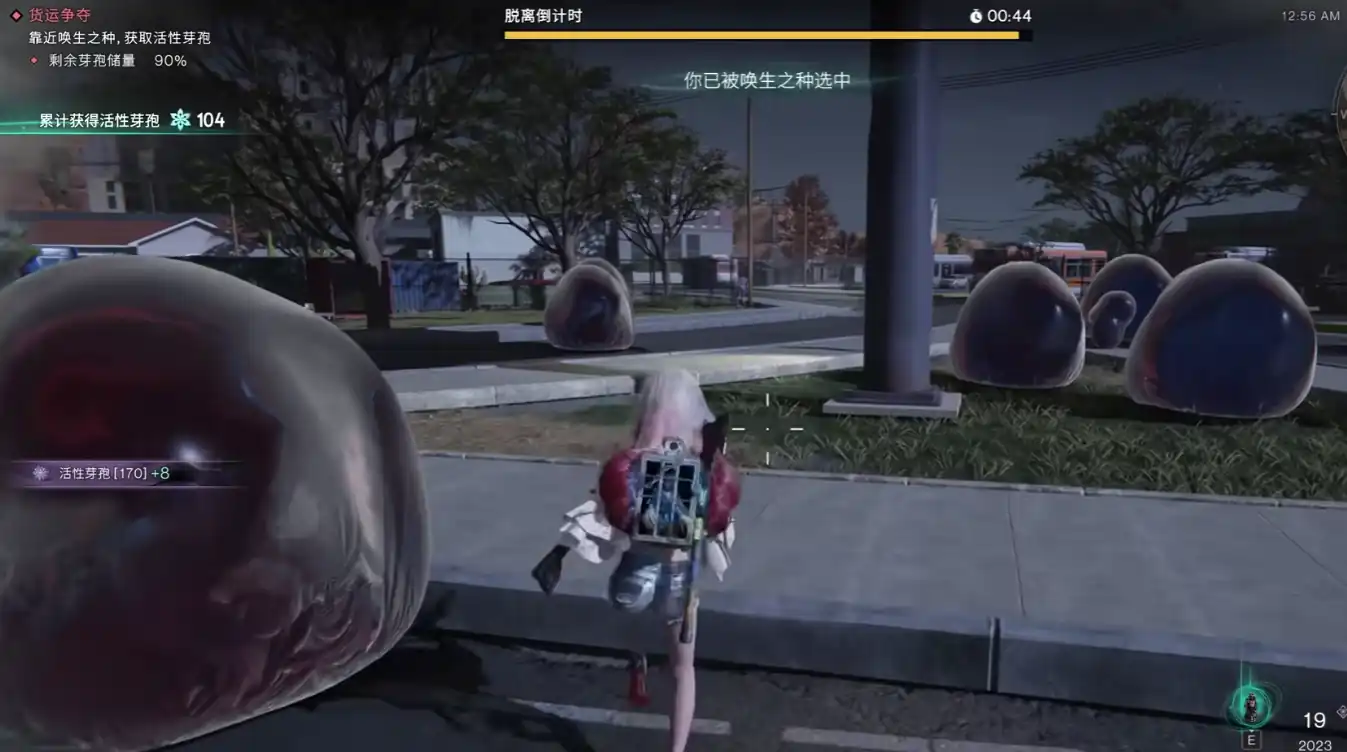Viewport: 1347px width, 752px height.
Task: Open the 货运争夺 quest tracker
Action: [x=59, y=16]
